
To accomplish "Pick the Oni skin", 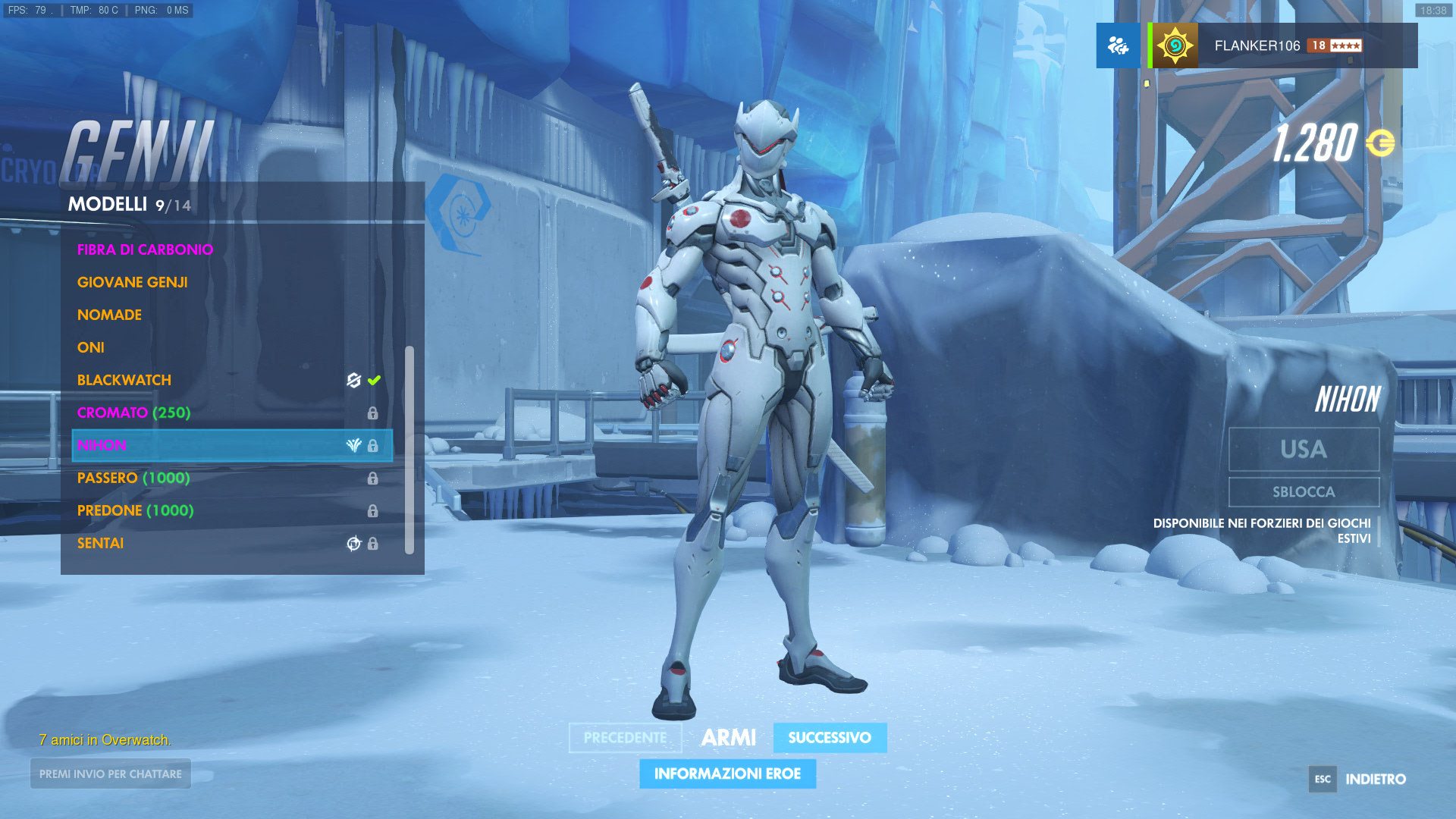I will pos(91,347).
